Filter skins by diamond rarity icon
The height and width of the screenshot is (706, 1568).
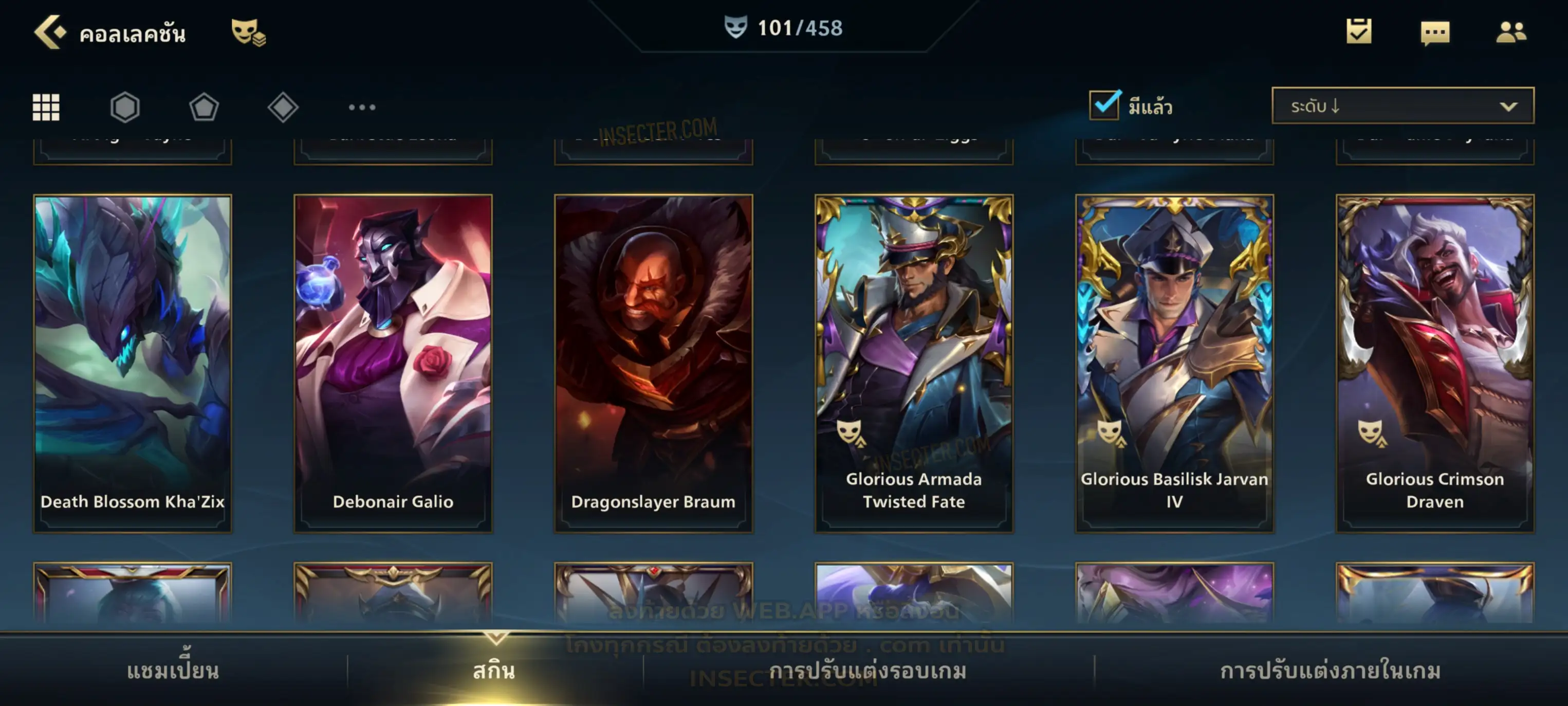283,107
